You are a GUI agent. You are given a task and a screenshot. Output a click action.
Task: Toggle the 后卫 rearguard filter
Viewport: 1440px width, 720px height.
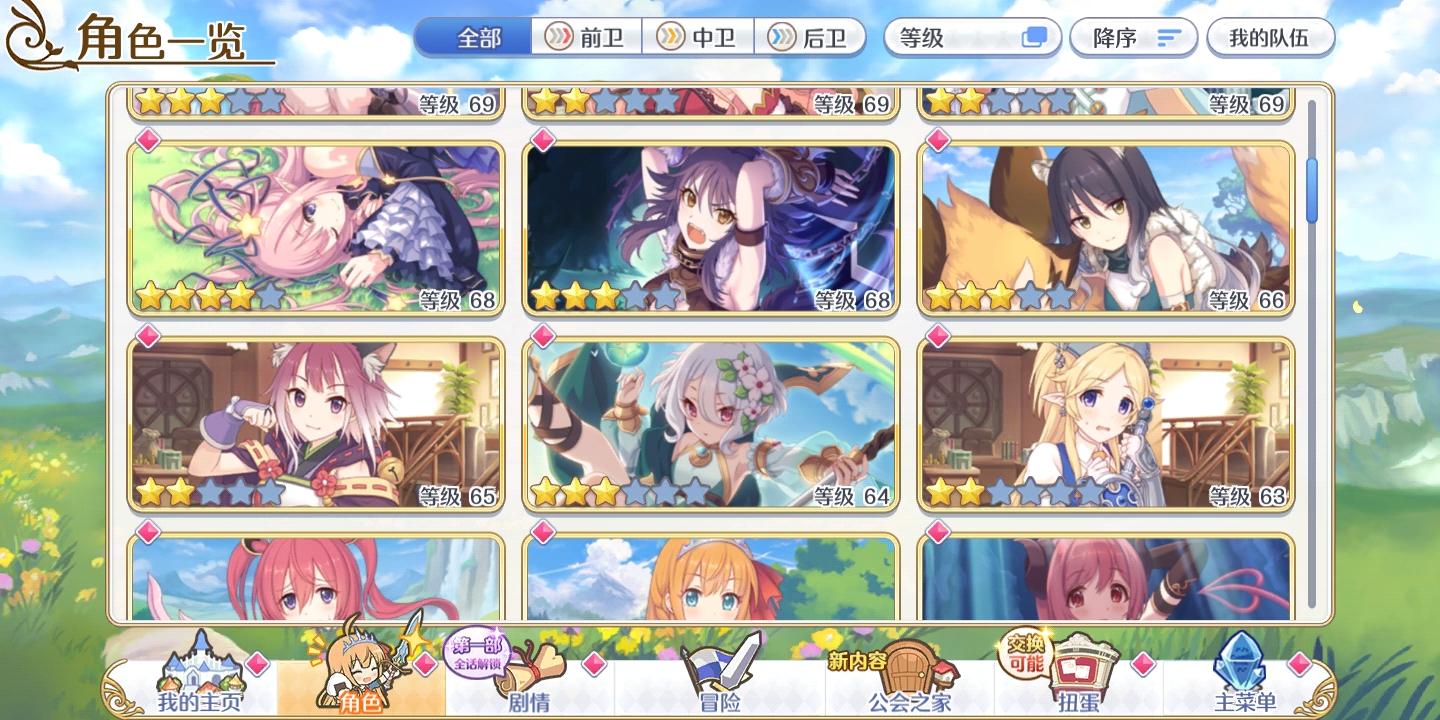[811, 37]
